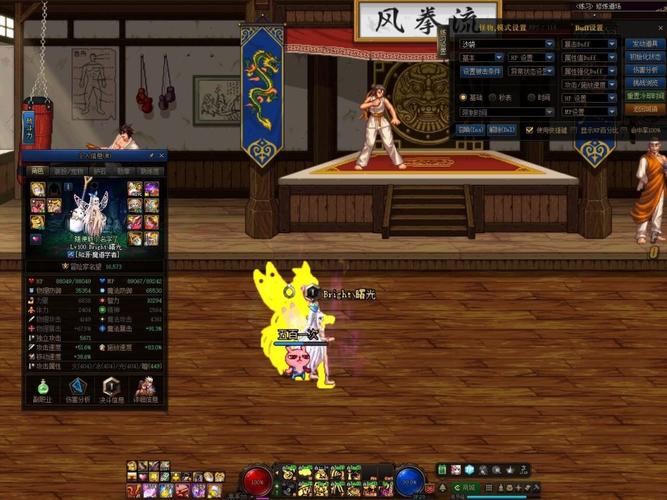This screenshot has height=500, width=667.
Task: Click the 召唤(Ins) summon button
Action: (471, 130)
